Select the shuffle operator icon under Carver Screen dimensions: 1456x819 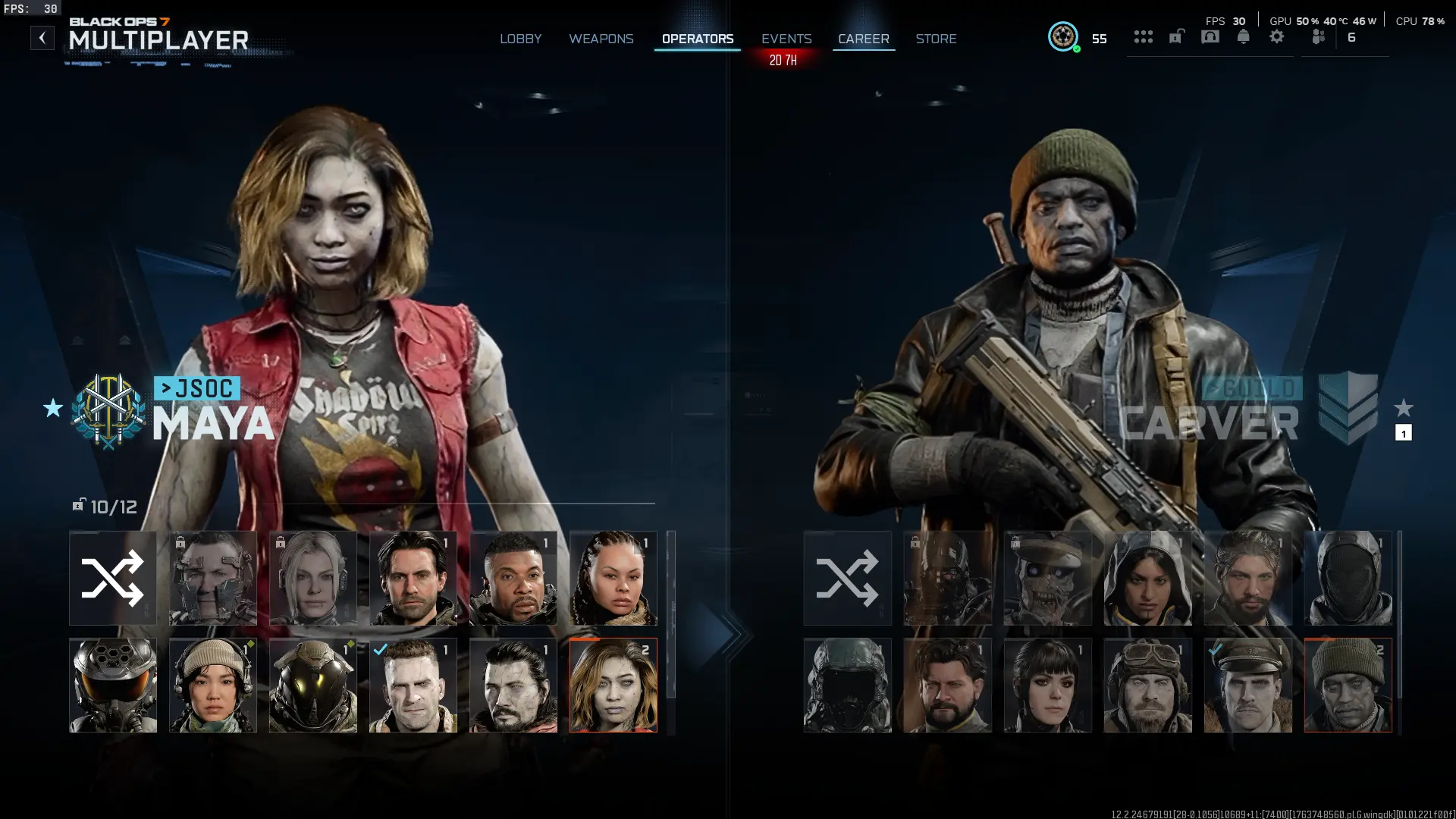[847, 579]
